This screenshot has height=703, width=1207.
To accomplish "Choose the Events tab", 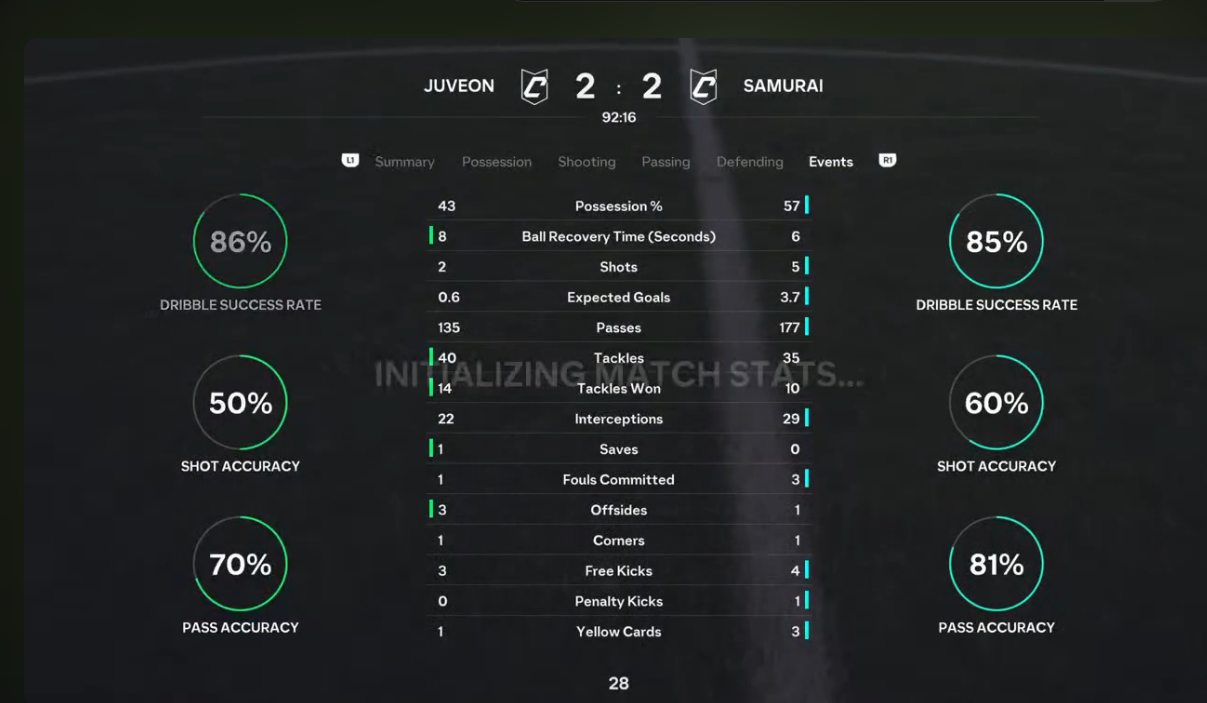I will [830, 162].
